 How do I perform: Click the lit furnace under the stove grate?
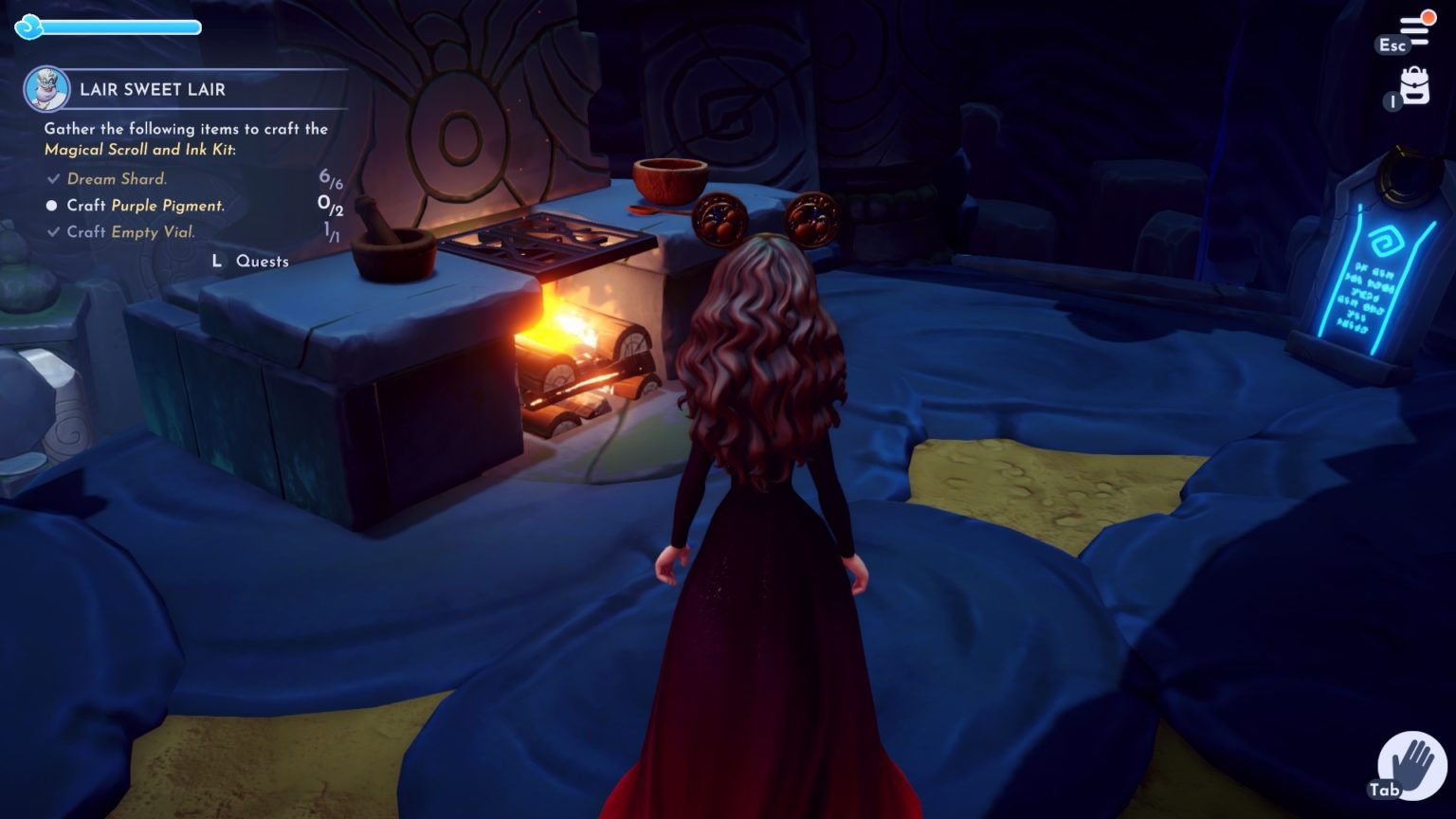pos(569,322)
